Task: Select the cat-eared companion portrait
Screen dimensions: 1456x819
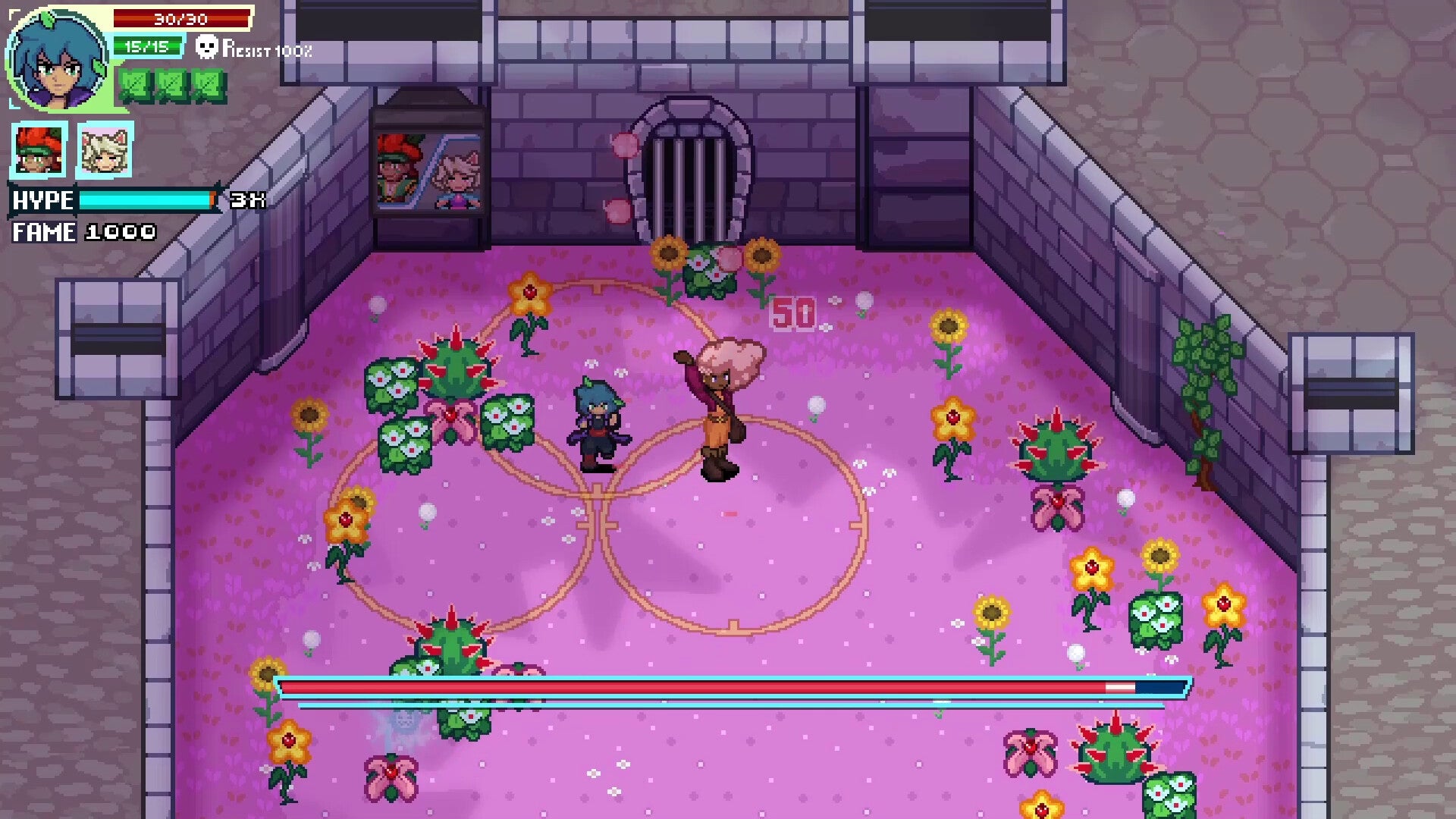Action: click(x=104, y=149)
